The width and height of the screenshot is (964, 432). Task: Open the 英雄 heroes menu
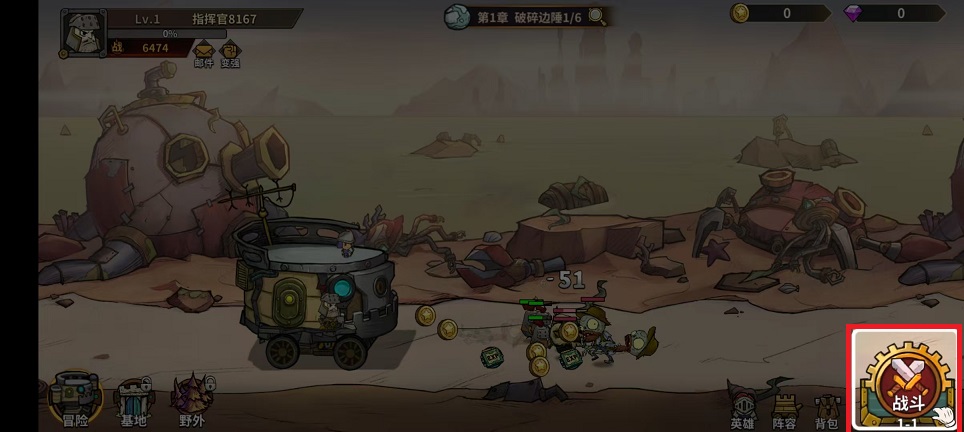742,406
